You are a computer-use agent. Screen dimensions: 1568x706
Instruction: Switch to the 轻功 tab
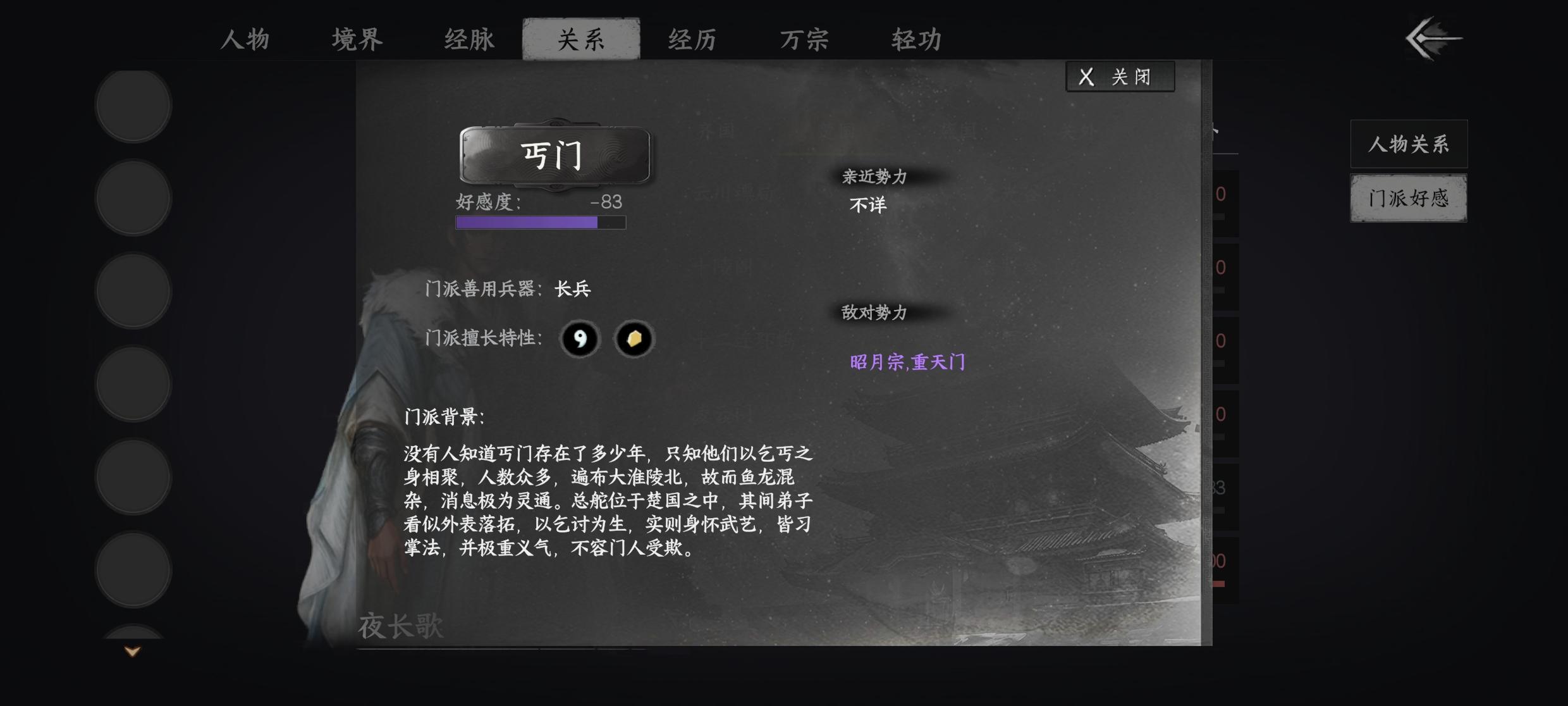916,39
